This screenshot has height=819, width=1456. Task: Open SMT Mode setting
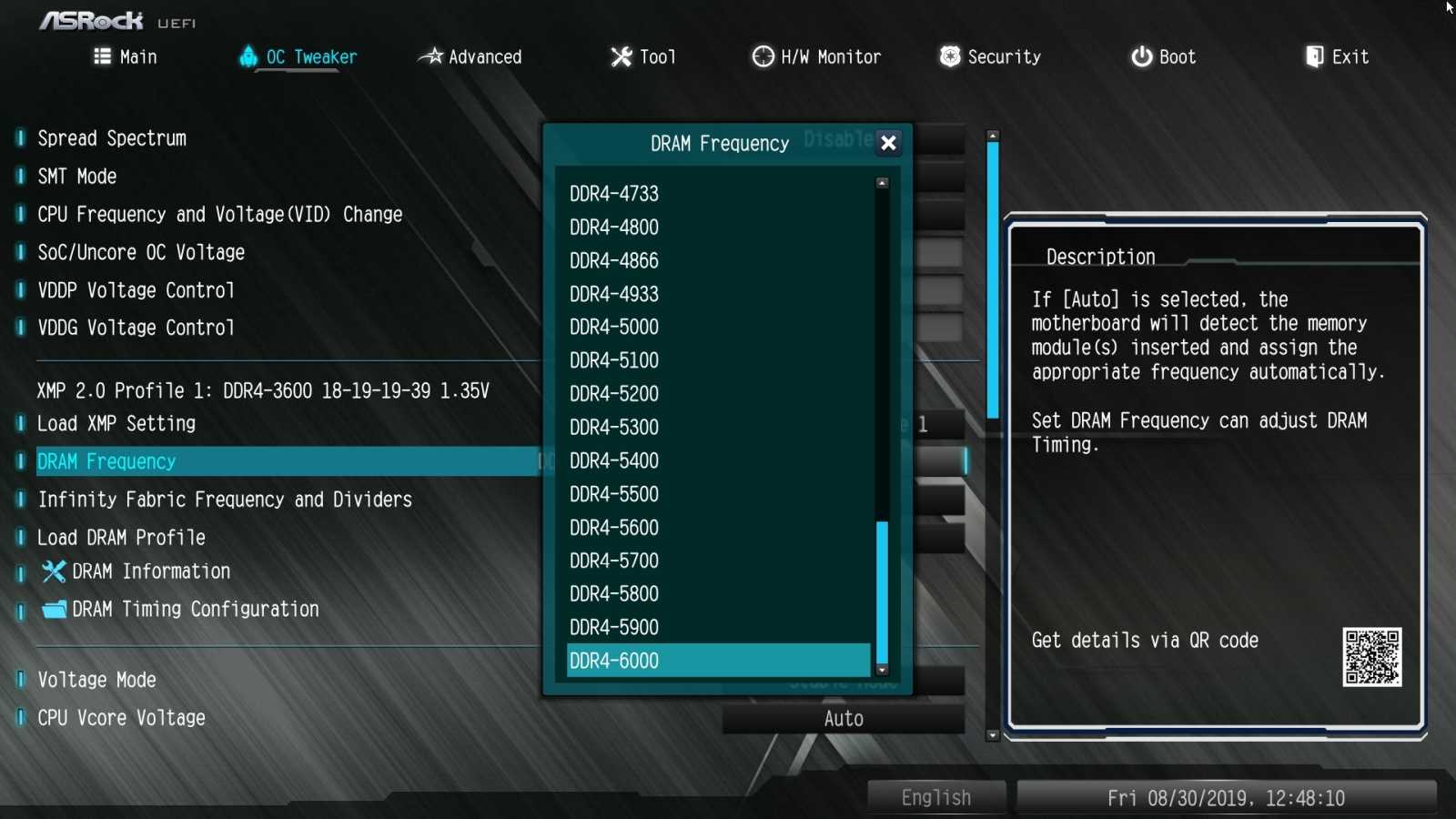coord(77,177)
